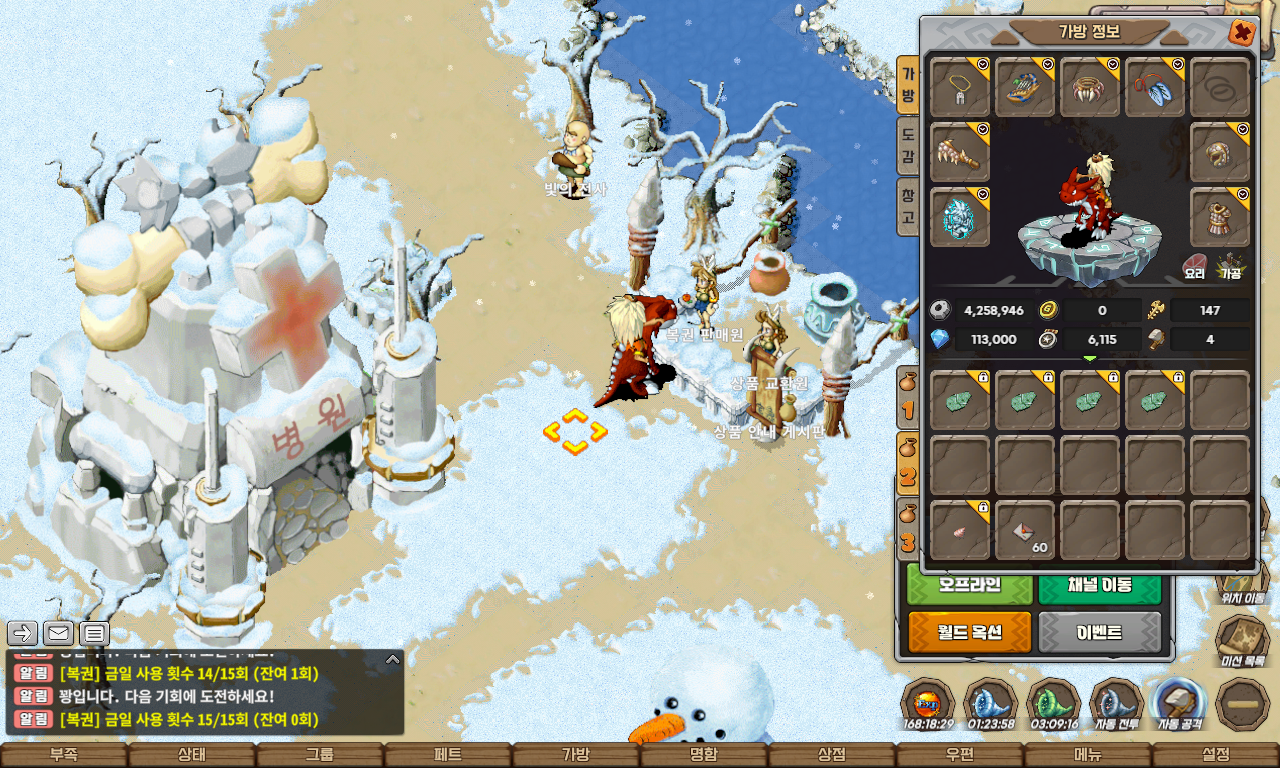This screenshot has height=768, width=1280.
Task: Switch to the 도감 side tab
Action: coord(908,144)
